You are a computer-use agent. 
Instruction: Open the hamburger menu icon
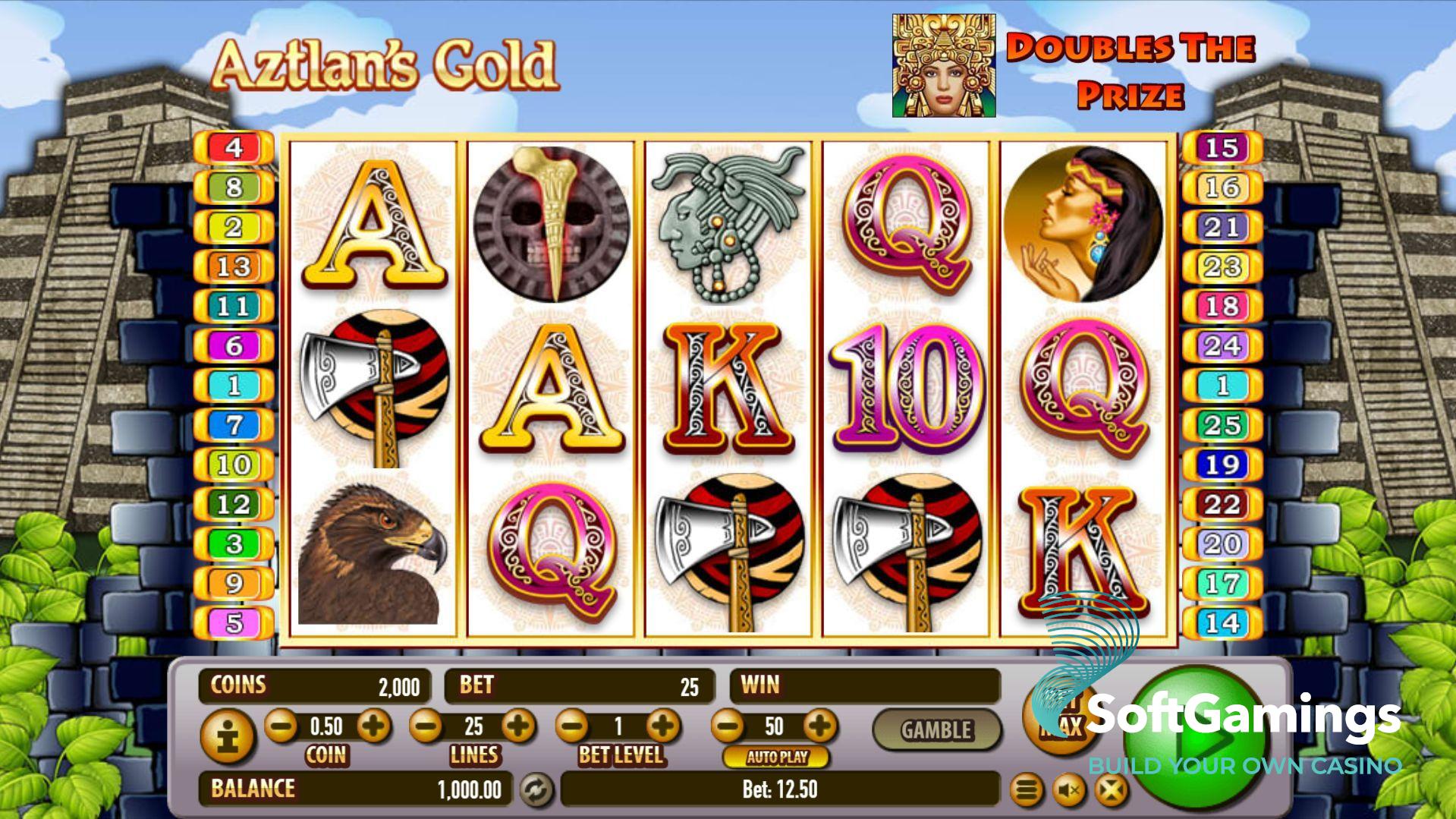1026,791
